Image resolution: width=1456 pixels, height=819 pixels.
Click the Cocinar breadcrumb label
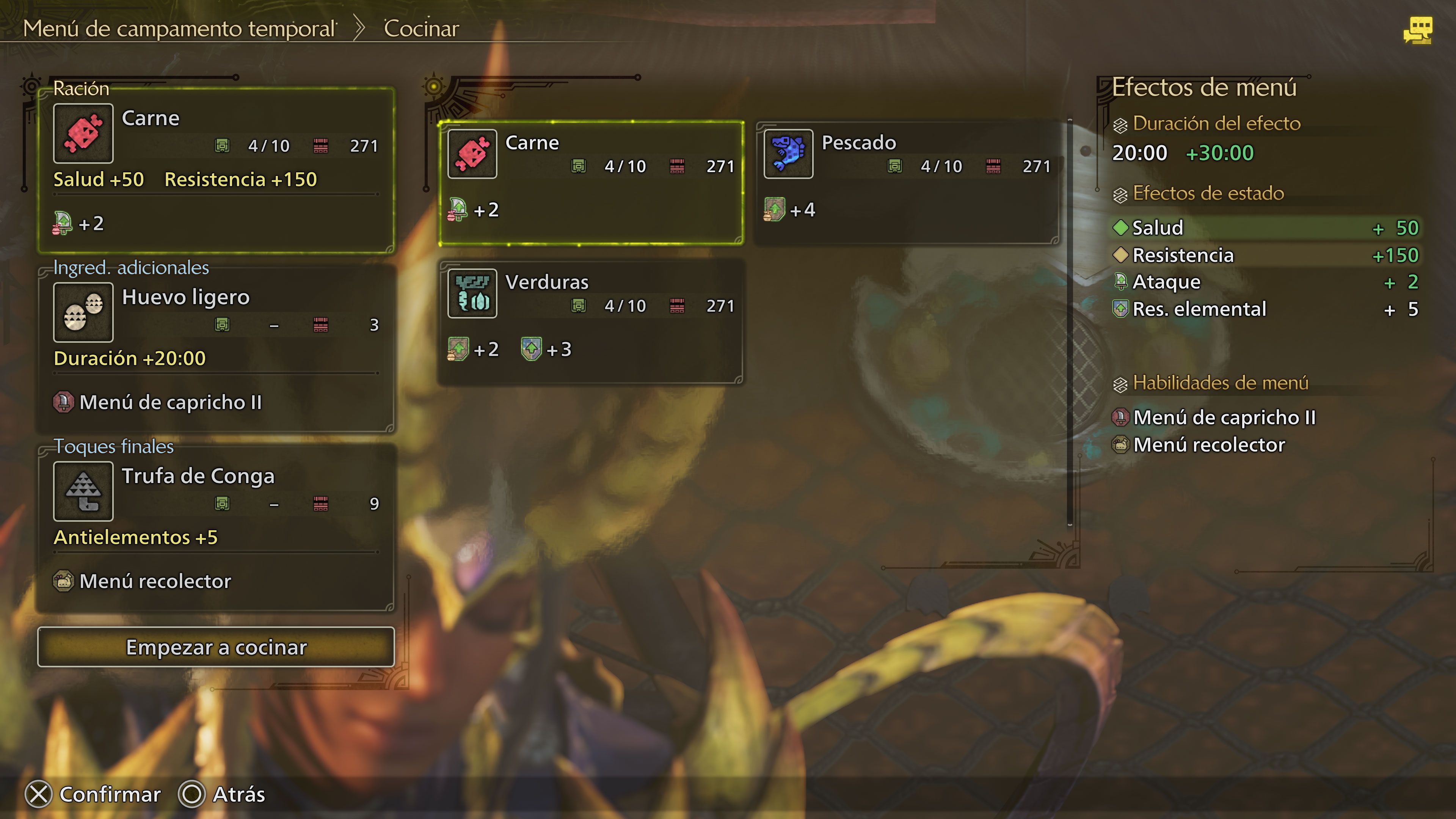pyautogui.click(x=421, y=28)
